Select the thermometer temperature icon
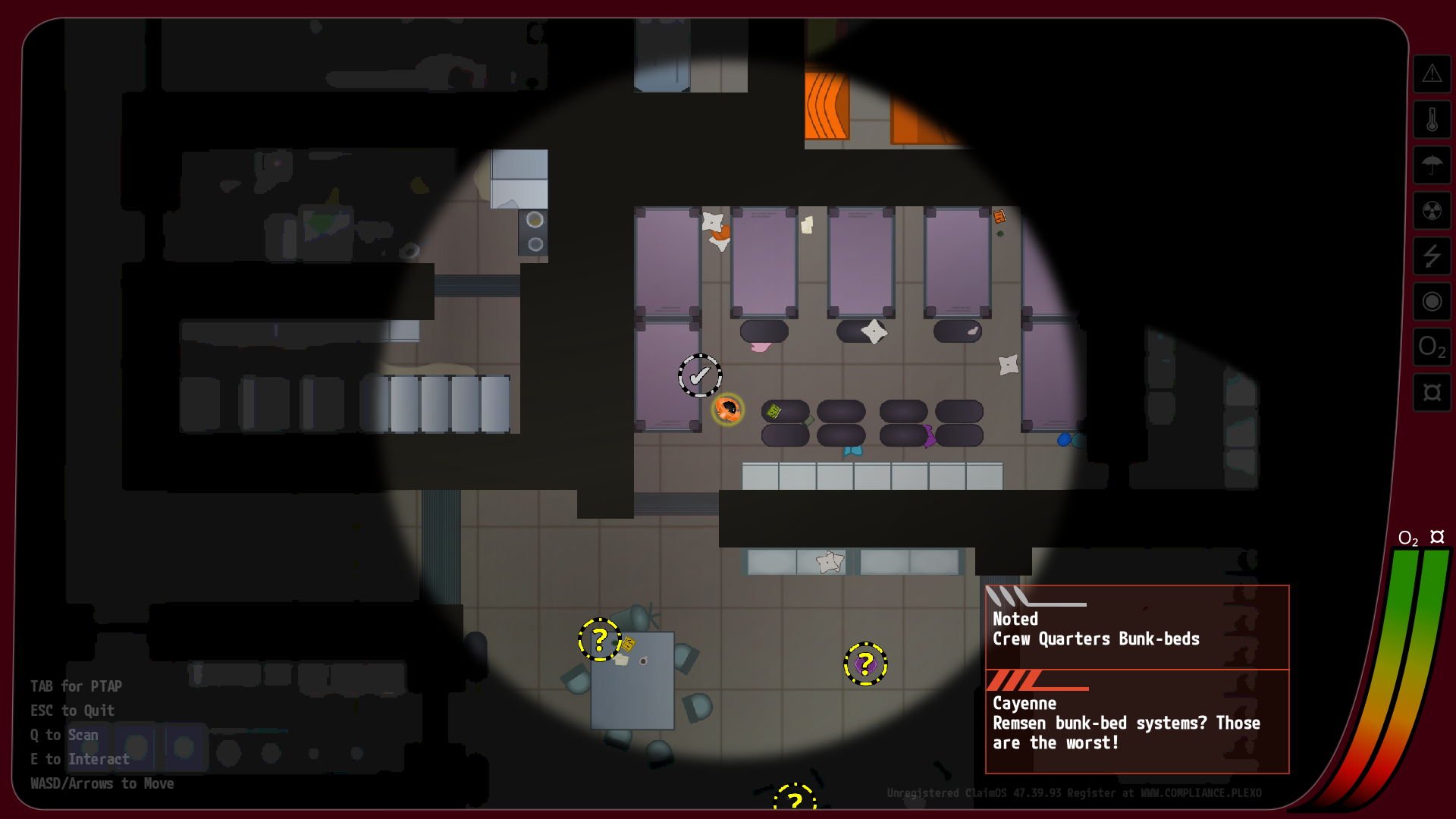Image resolution: width=1456 pixels, height=819 pixels. click(1432, 120)
